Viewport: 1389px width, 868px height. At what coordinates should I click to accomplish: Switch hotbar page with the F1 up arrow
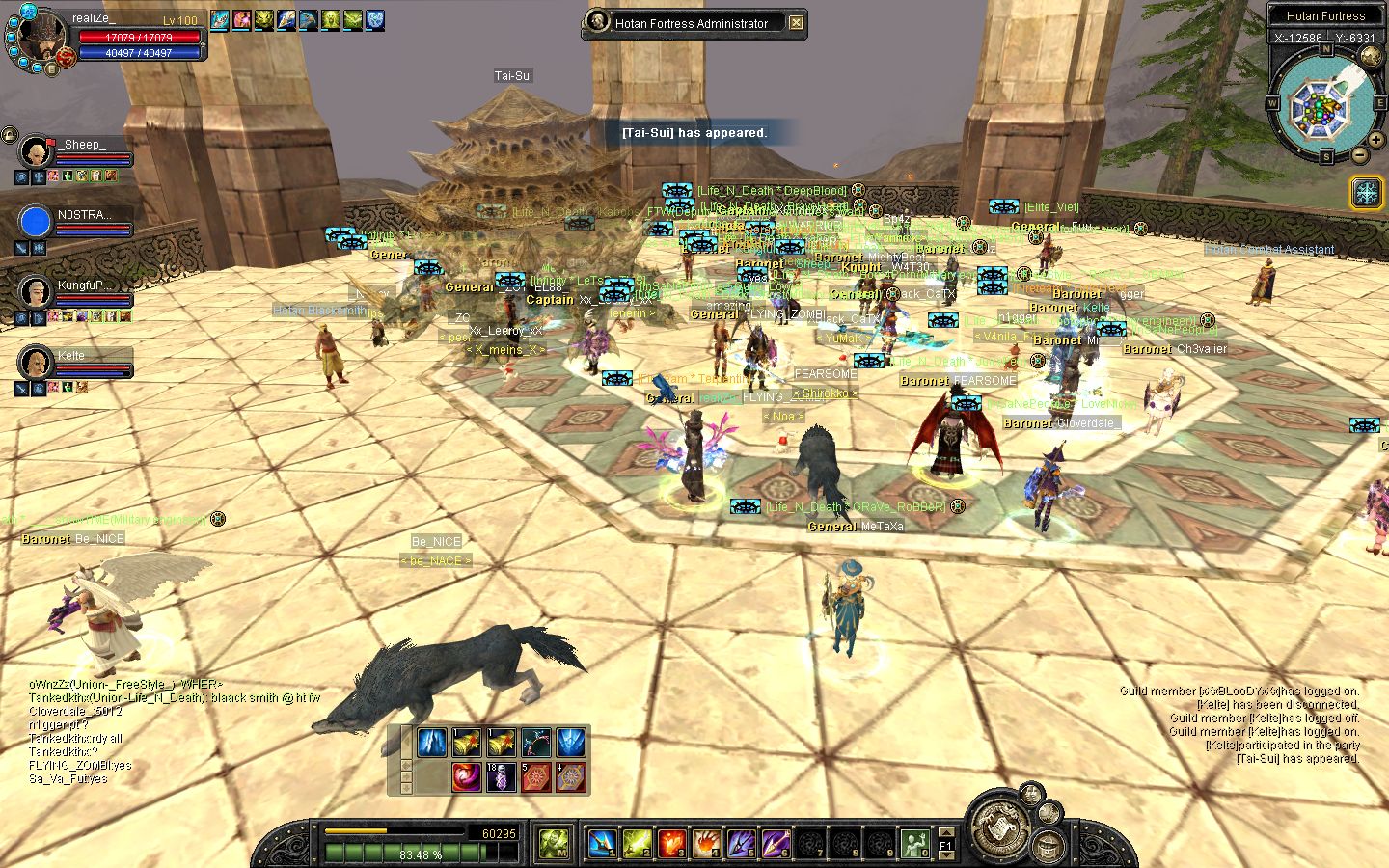click(x=946, y=832)
